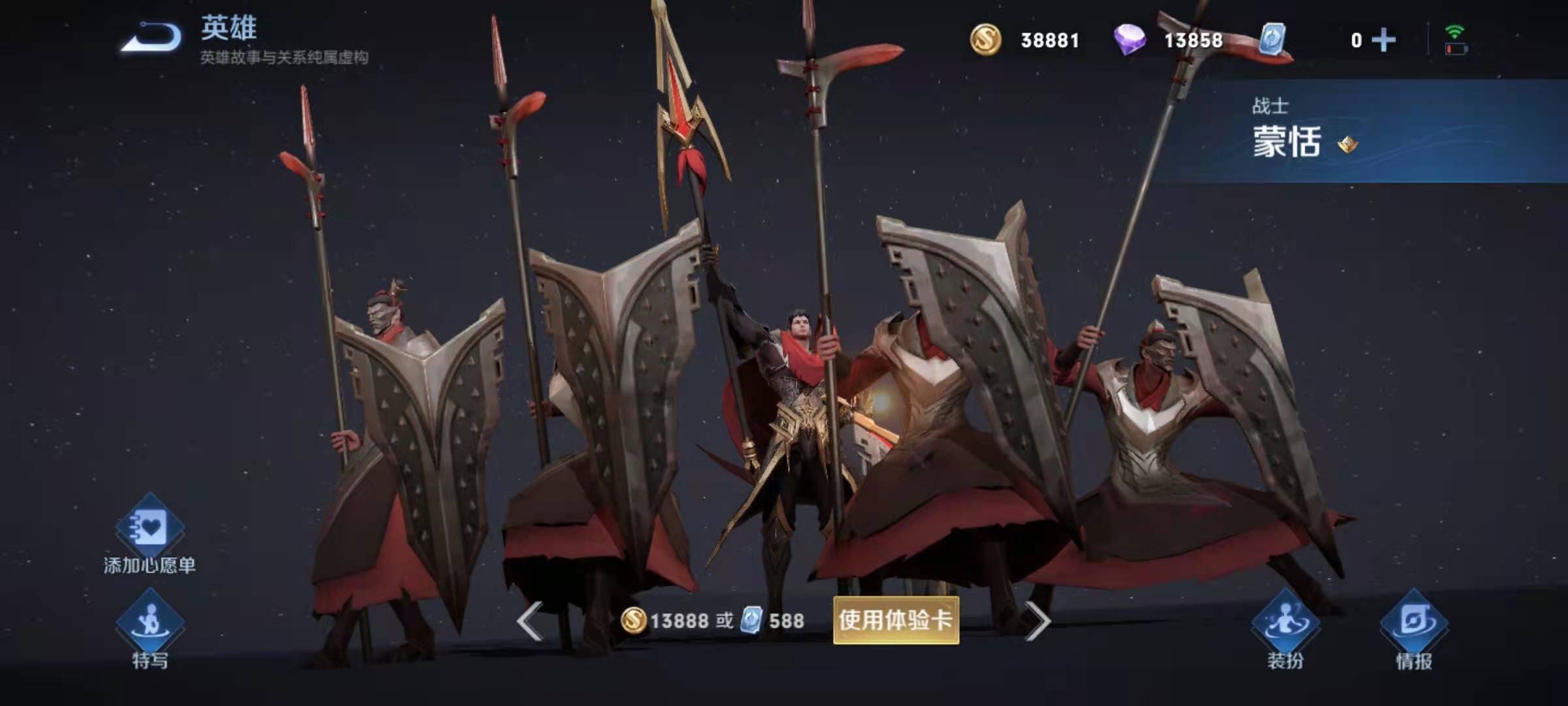Click the plus to add vouchers
The width and height of the screenshot is (1568, 706).
[1383, 41]
